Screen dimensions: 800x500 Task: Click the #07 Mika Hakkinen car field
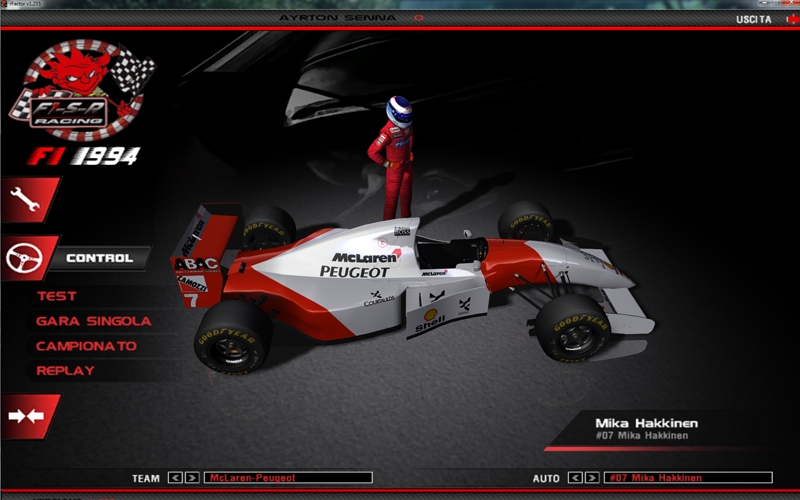pos(688,478)
